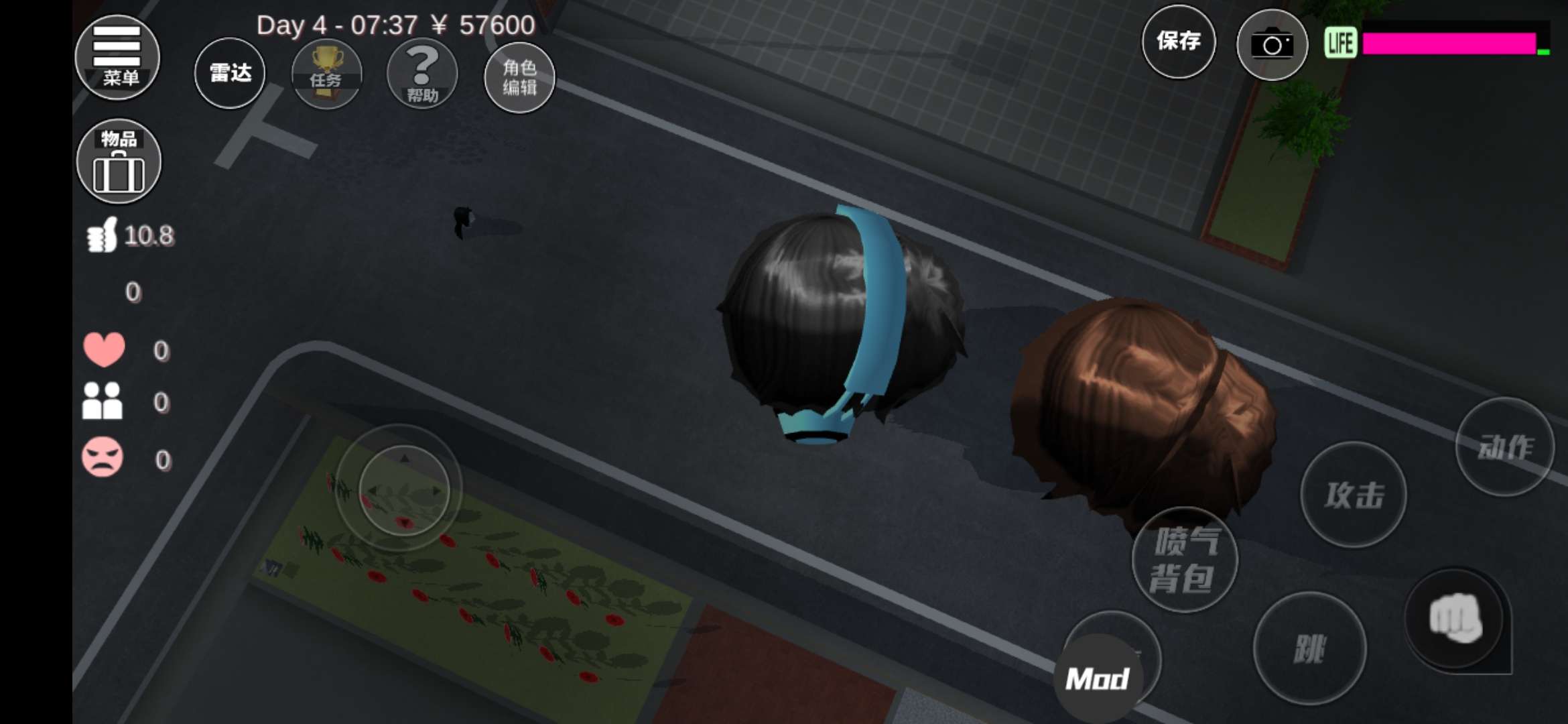
Task: Activate the 喷气背包 jetpack button
Action: 1185,560
